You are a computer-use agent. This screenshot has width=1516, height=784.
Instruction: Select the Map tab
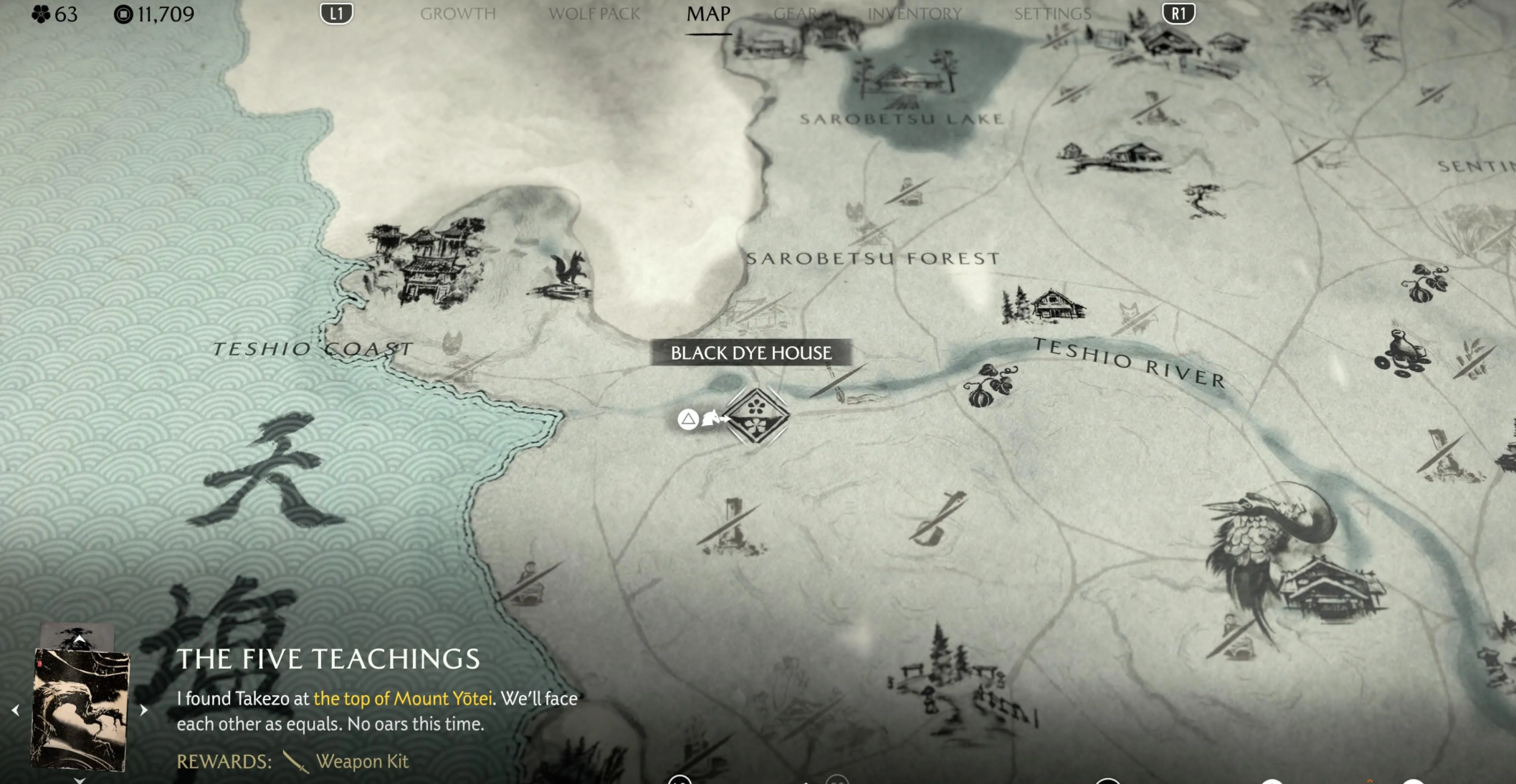point(708,14)
